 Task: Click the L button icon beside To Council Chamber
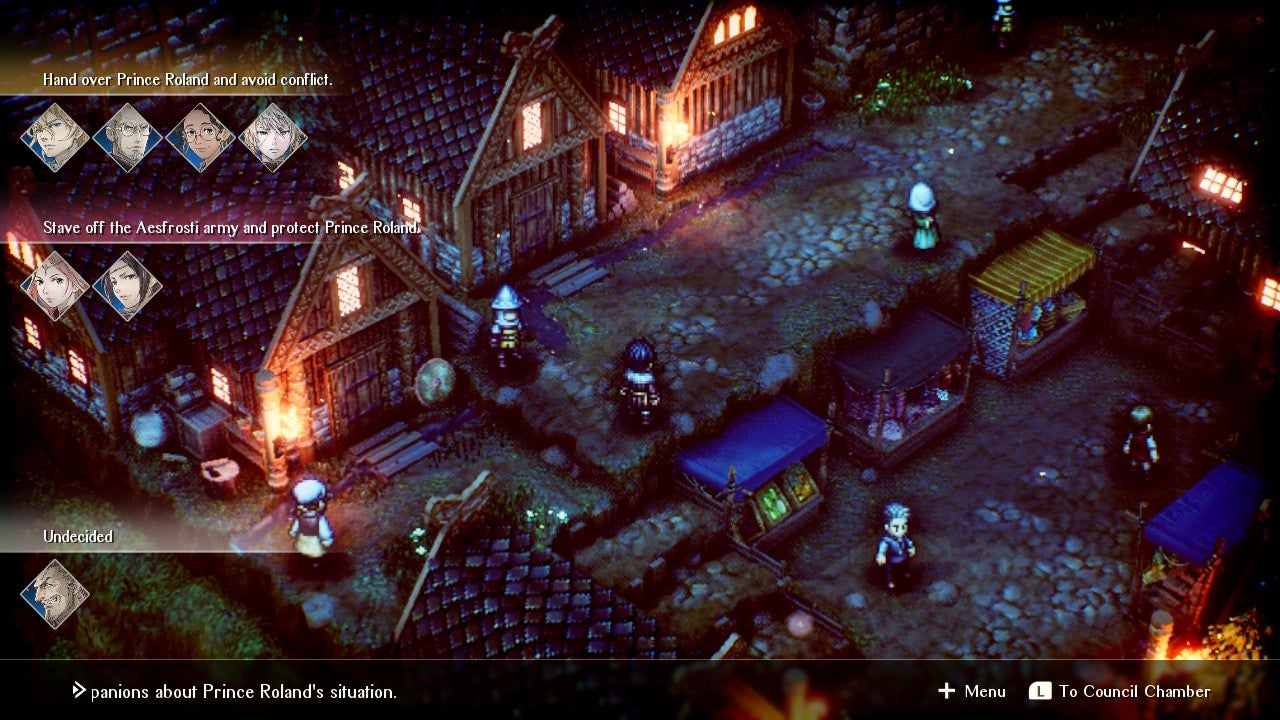click(1040, 691)
